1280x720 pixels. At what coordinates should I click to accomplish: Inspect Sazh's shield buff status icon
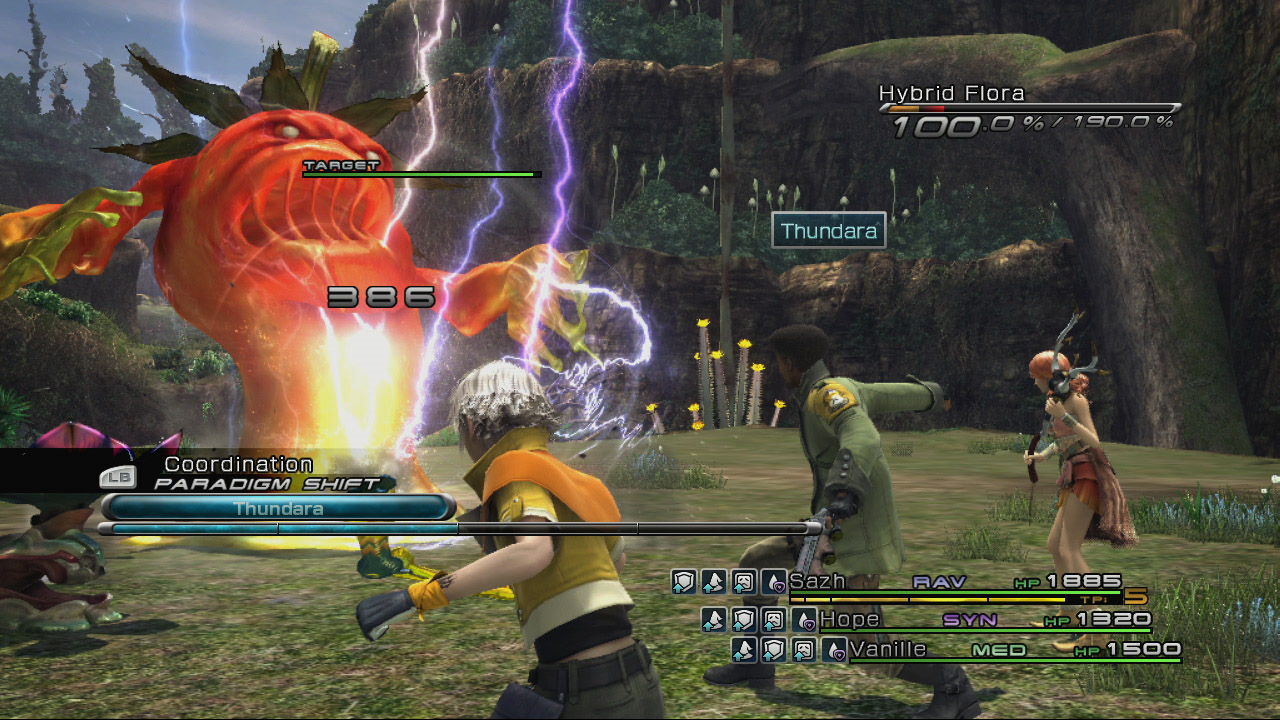click(x=683, y=582)
